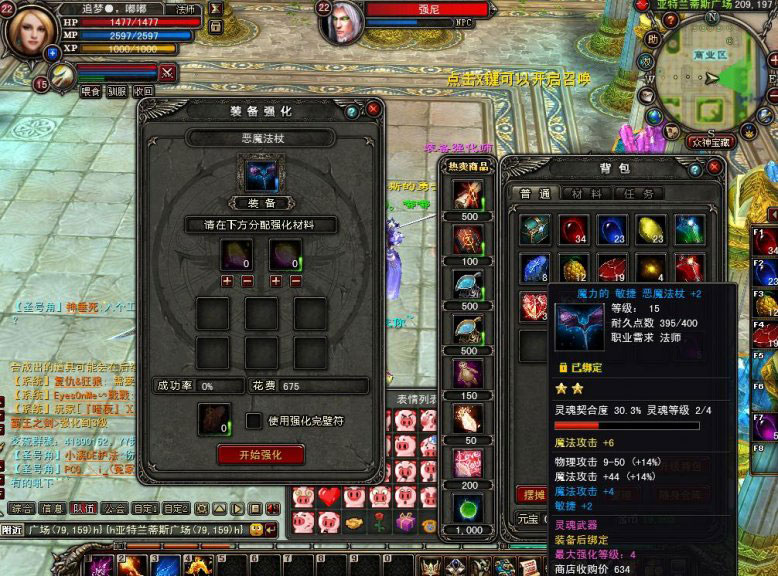Pick the red heart emoticon
The width and height of the screenshot is (778, 576).
pyautogui.click(x=330, y=496)
